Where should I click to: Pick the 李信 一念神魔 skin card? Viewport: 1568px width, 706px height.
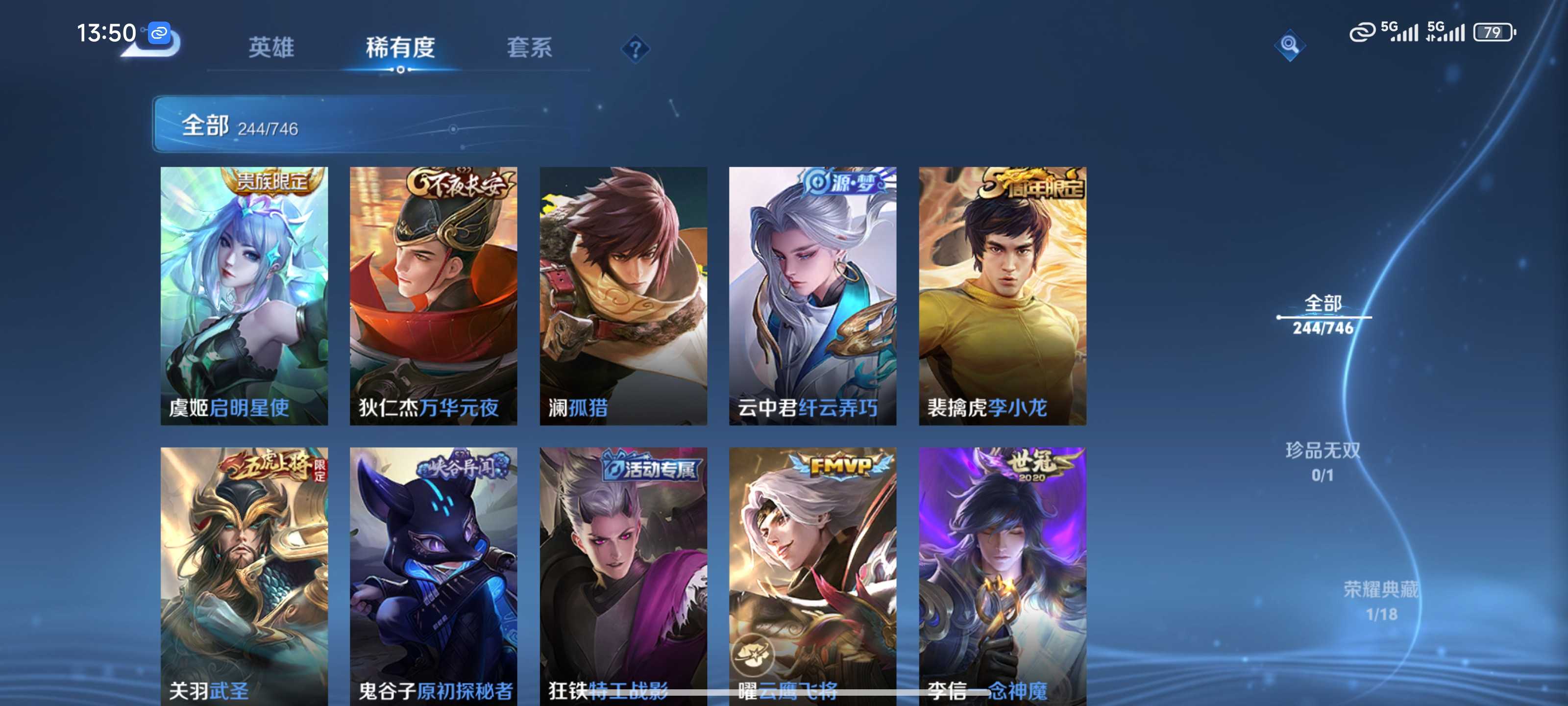[x=1003, y=576]
